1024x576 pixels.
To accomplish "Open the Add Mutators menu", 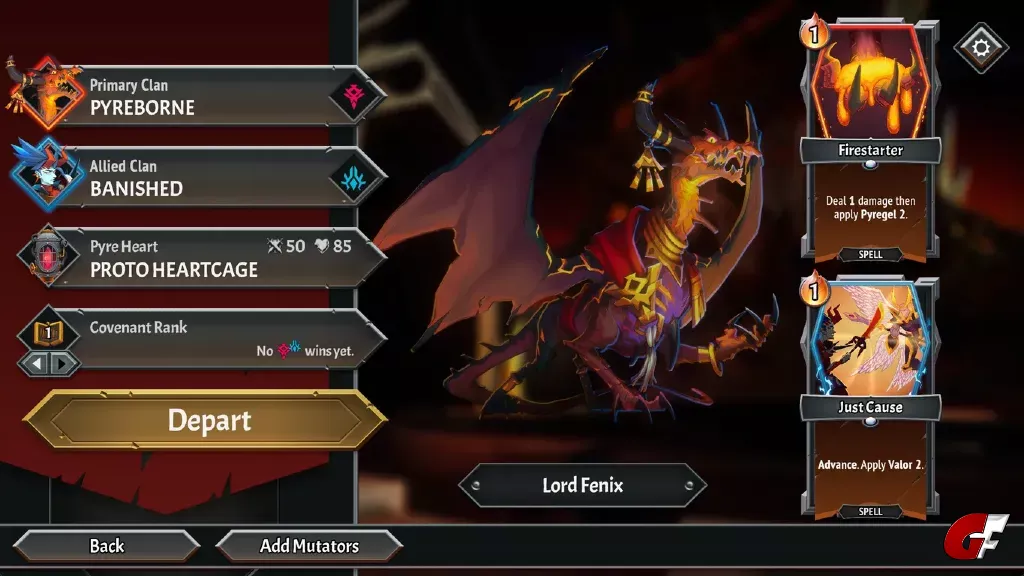I will (309, 546).
